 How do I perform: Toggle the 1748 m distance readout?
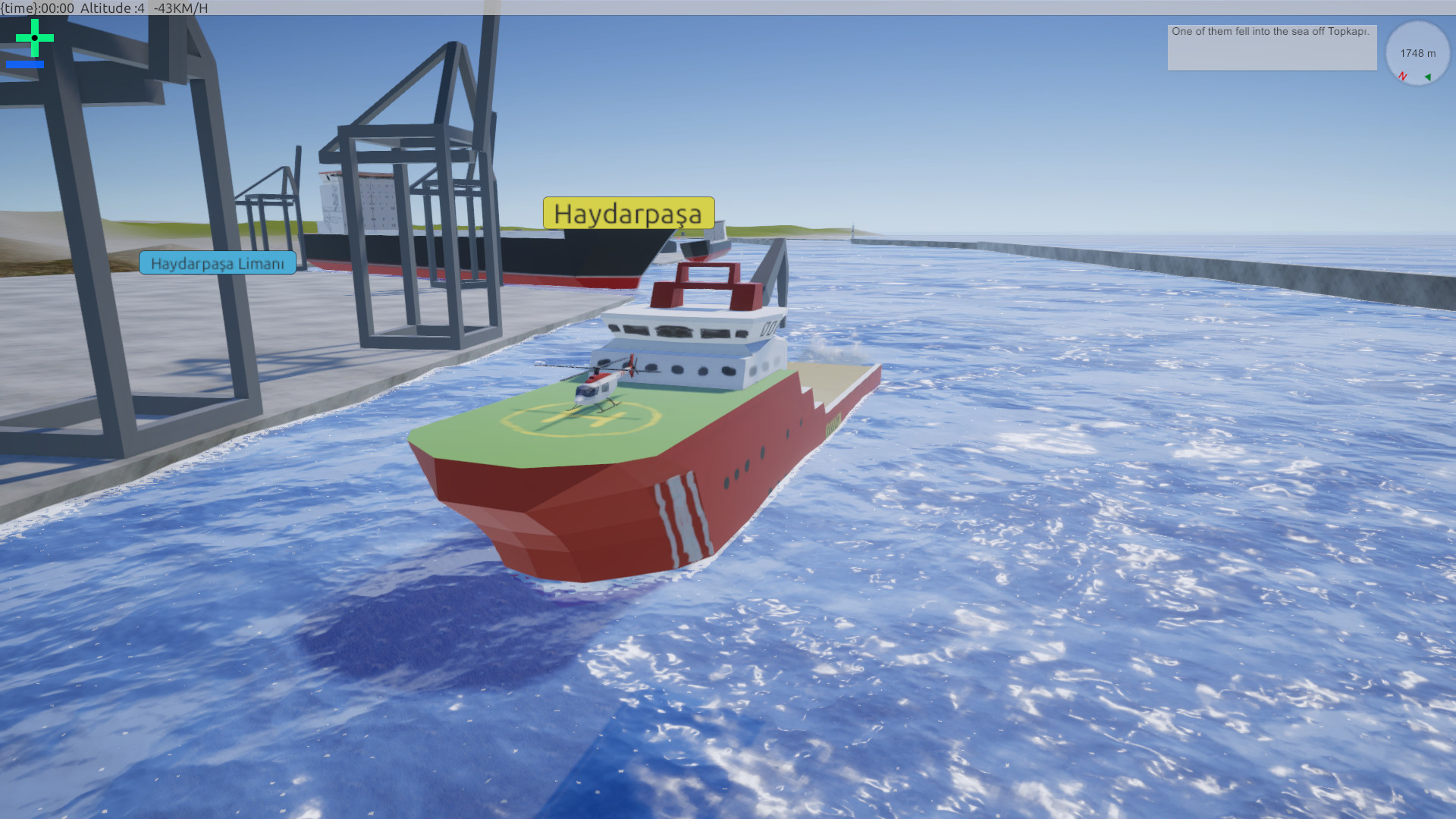(1417, 53)
